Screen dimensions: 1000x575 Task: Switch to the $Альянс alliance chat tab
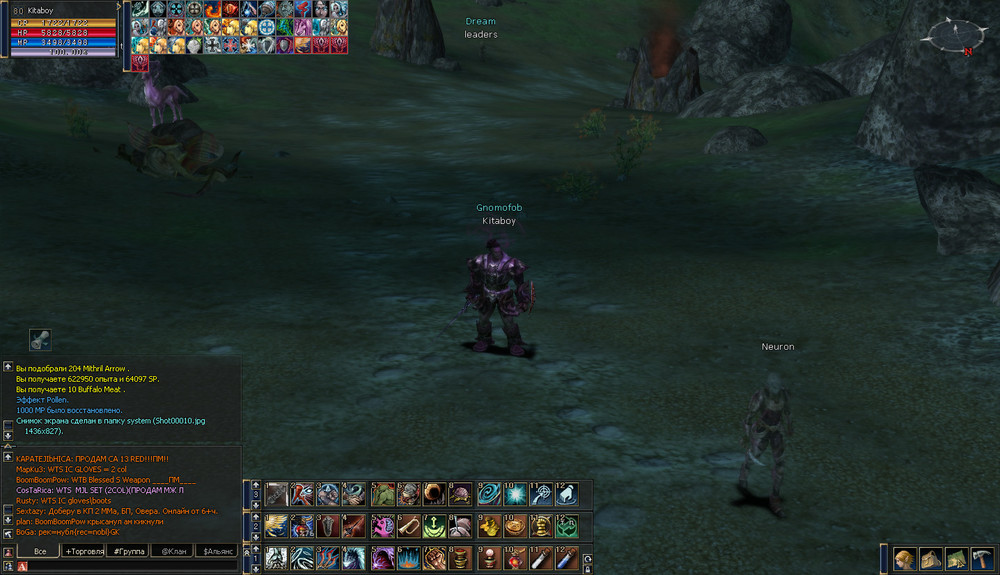click(217, 551)
